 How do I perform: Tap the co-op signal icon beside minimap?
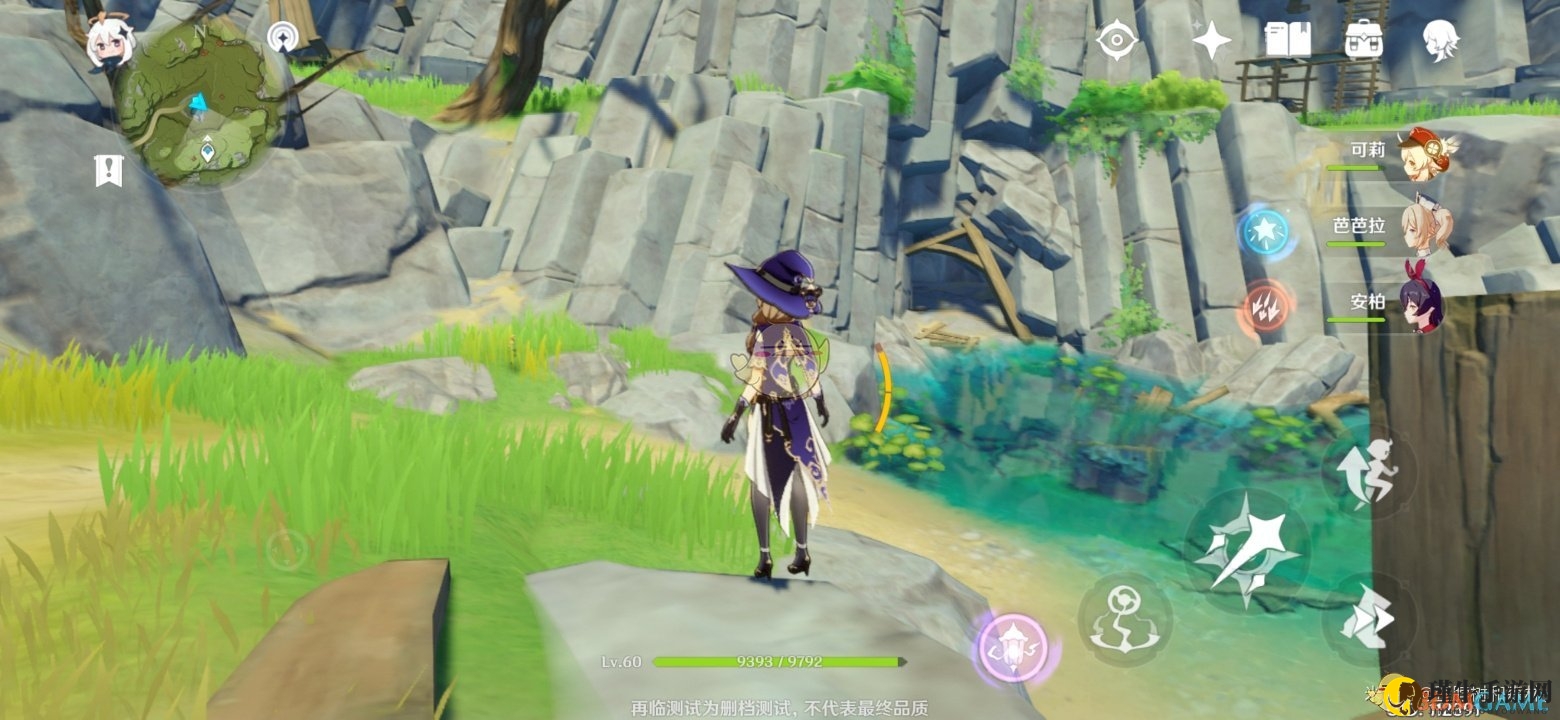click(x=283, y=39)
